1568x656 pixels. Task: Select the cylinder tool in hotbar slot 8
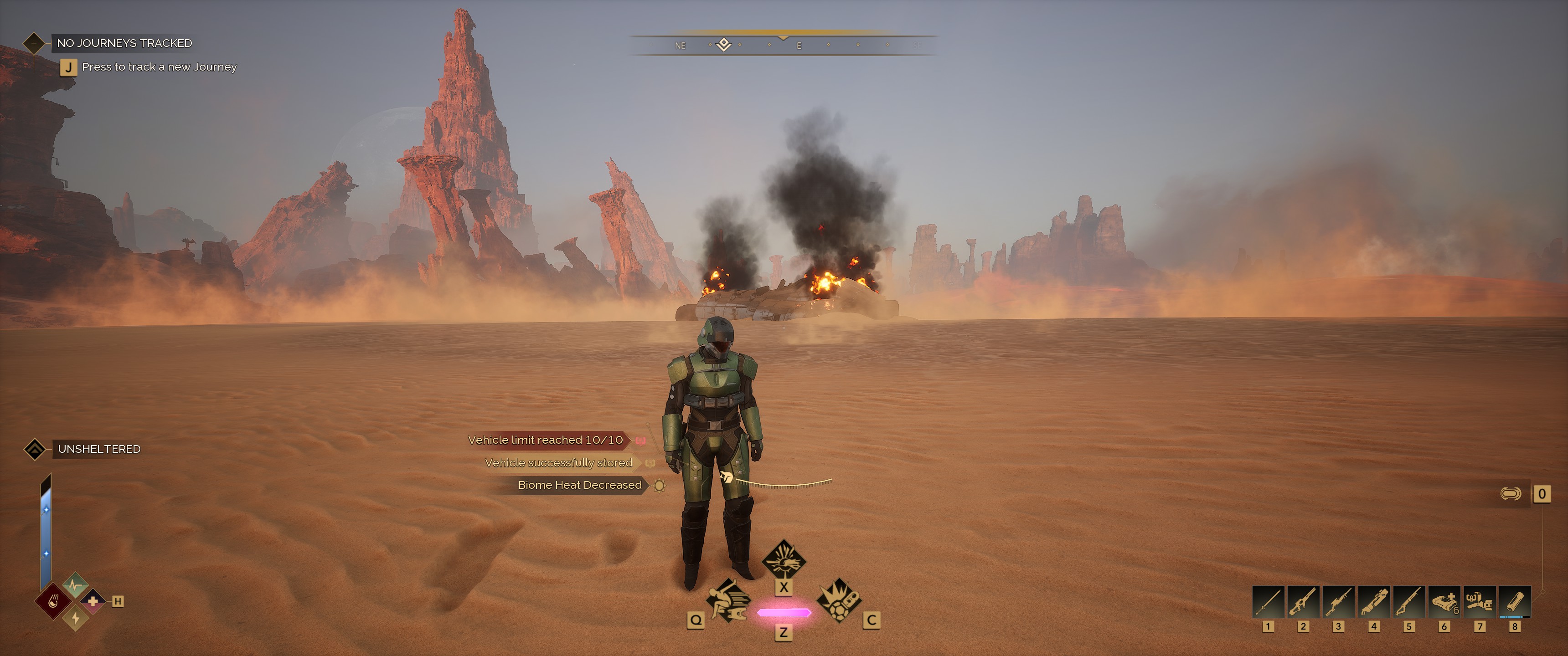1514,602
